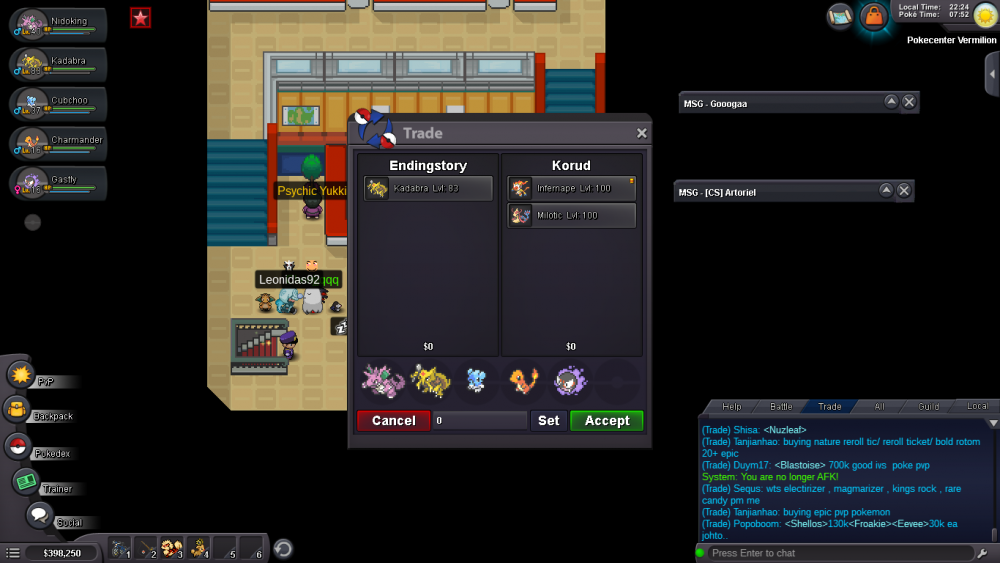Select the offered Kadabra Lvl 83 row

[x=428, y=188]
